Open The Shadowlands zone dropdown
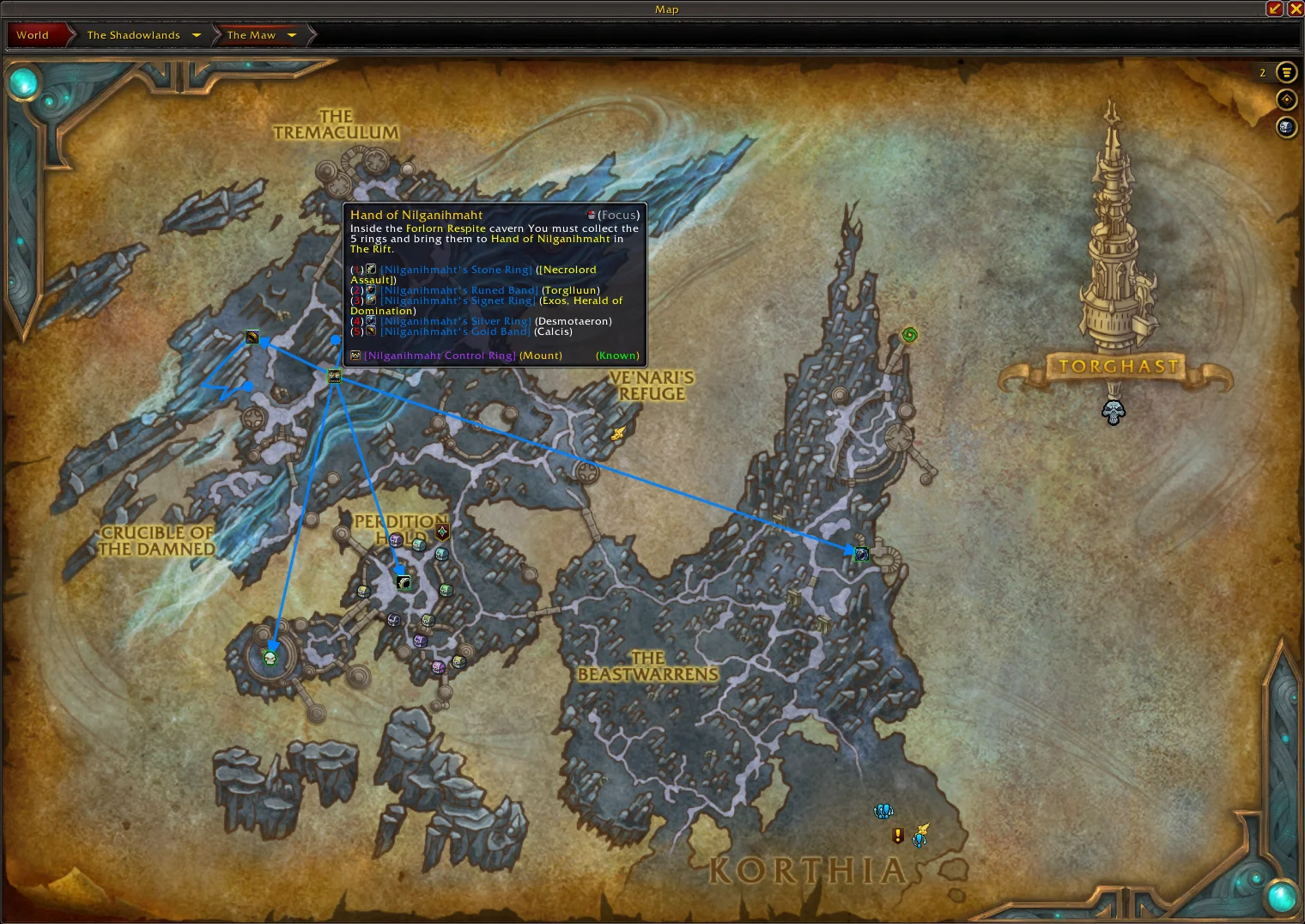The width and height of the screenshot is (1305, 924). click(197, 35)
